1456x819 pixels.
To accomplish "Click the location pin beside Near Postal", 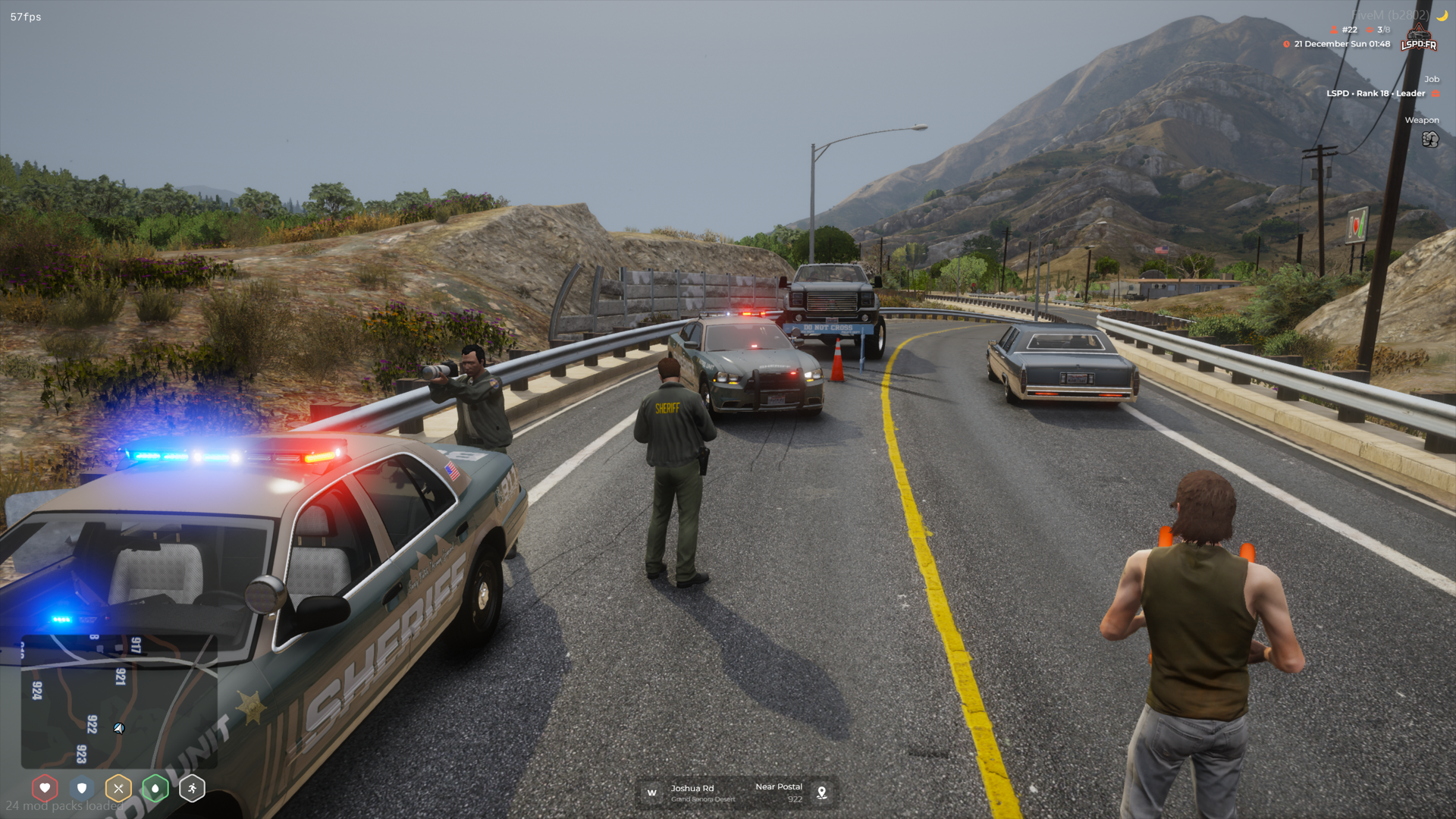I will (x=822, y=792).
